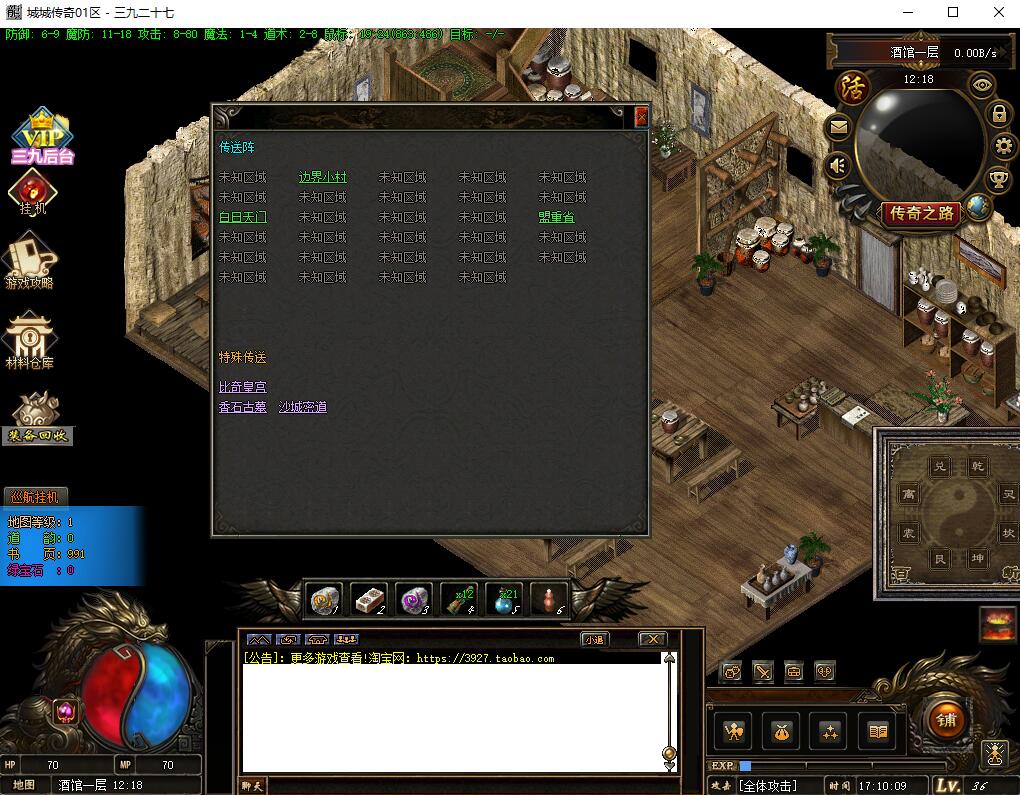Open the bag icon in the bottom panel
Viewport: 1020px width, 795px height.
point(781,732)
